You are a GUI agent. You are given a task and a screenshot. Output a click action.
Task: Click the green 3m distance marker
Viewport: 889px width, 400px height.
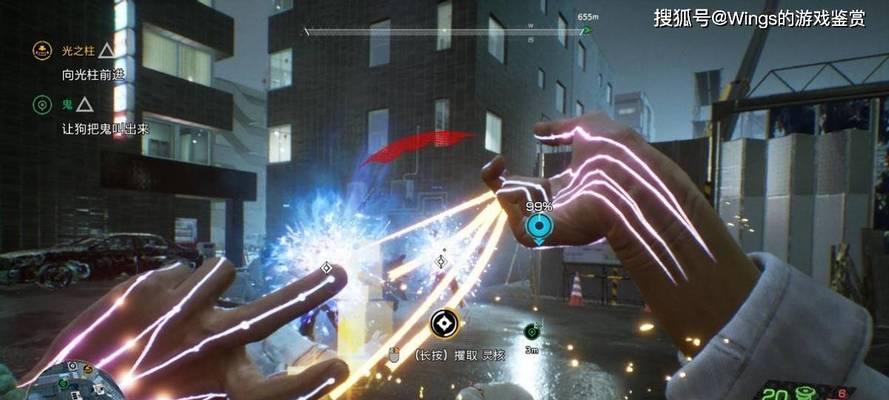coord(531,331)
